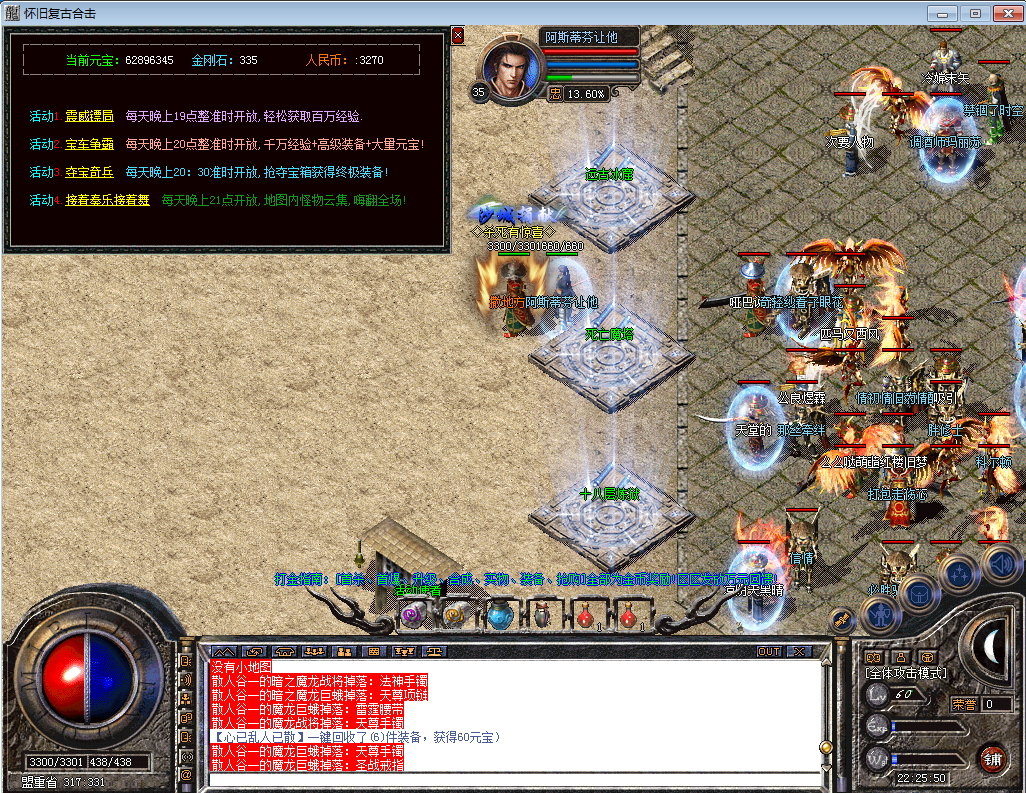Open the skills sparkle round button

[960, 573]
